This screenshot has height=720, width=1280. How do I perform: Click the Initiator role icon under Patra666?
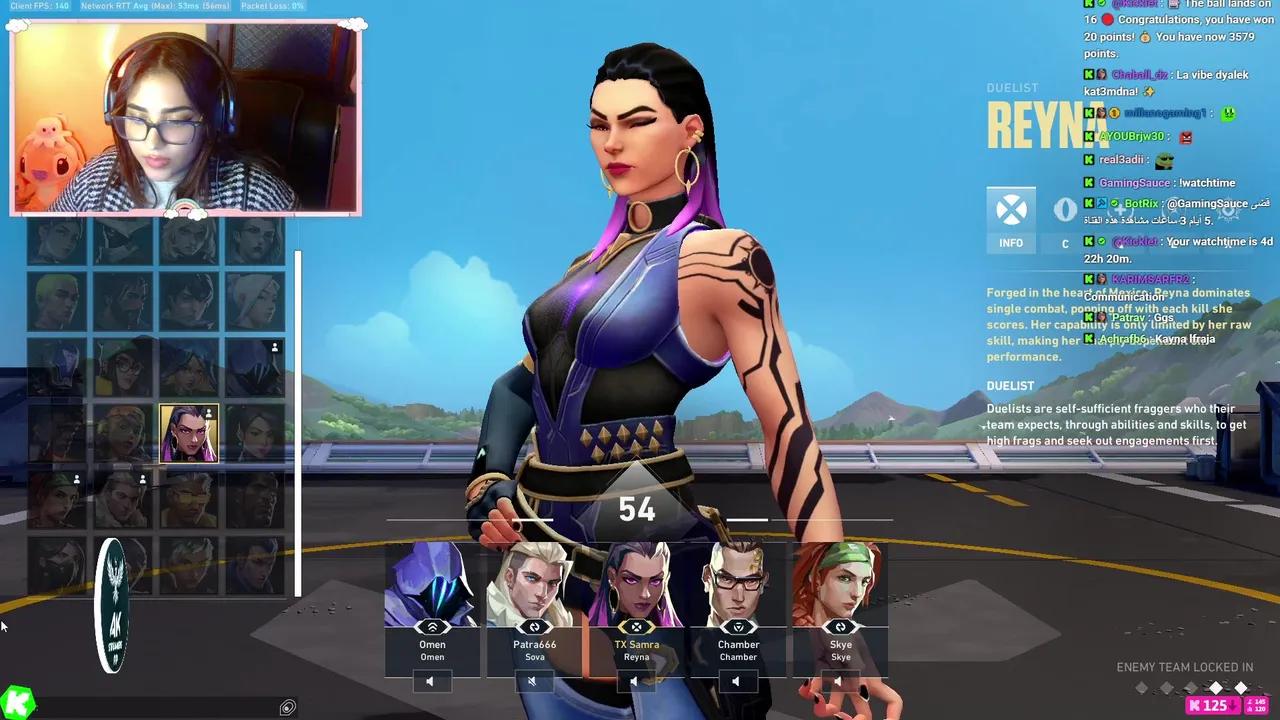click(x=534, y=627)
